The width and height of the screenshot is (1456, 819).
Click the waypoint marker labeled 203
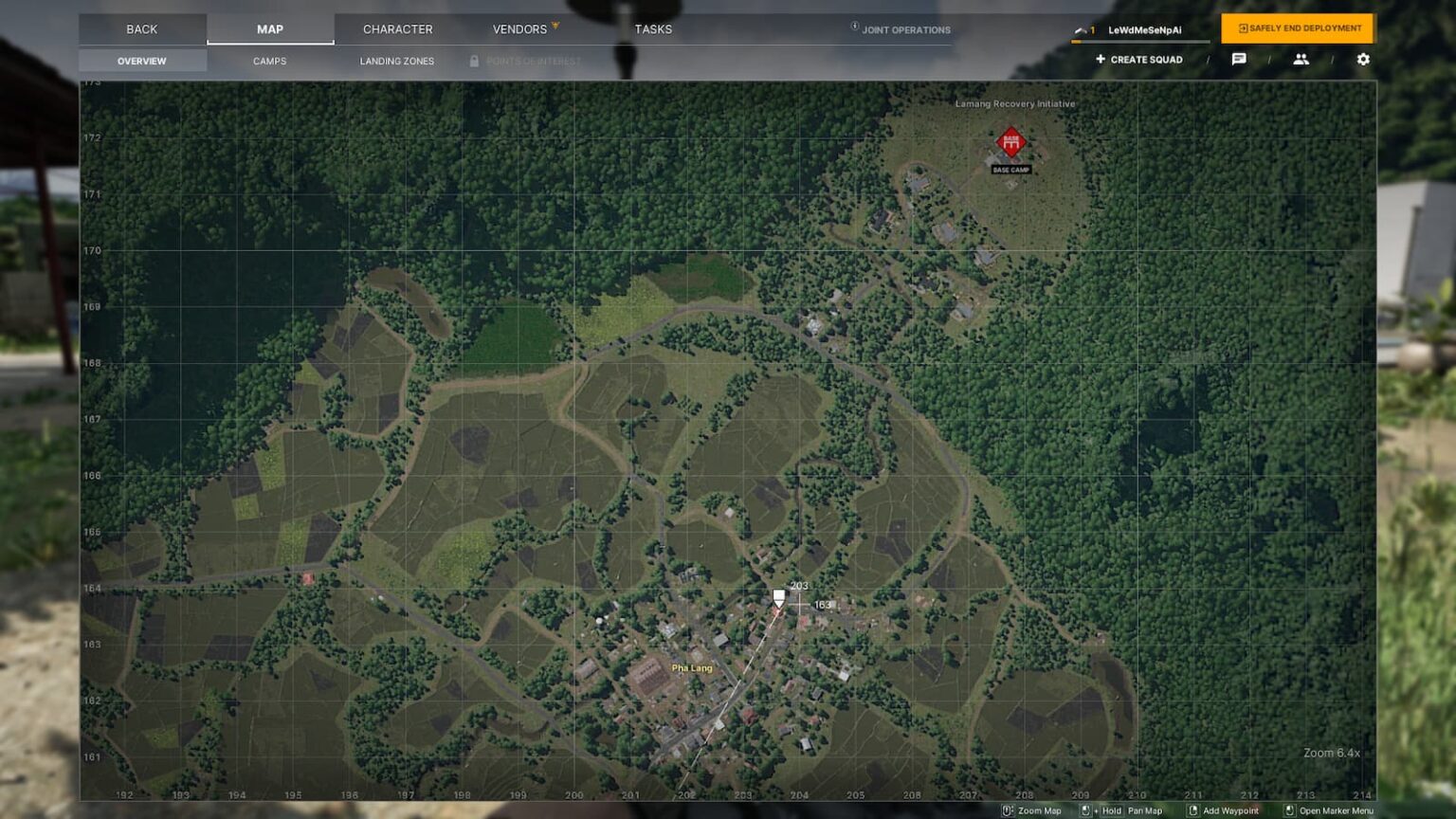(x=778, y=598)
